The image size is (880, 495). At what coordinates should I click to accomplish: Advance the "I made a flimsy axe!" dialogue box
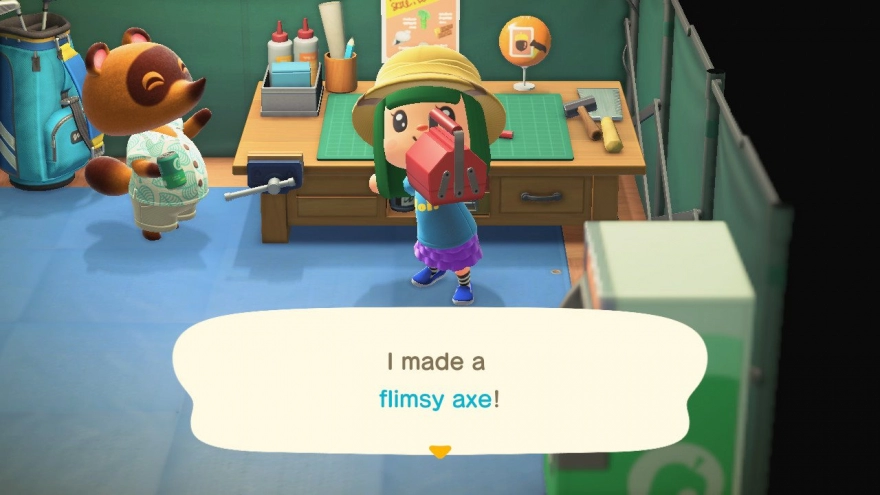[x=439, y=381]
